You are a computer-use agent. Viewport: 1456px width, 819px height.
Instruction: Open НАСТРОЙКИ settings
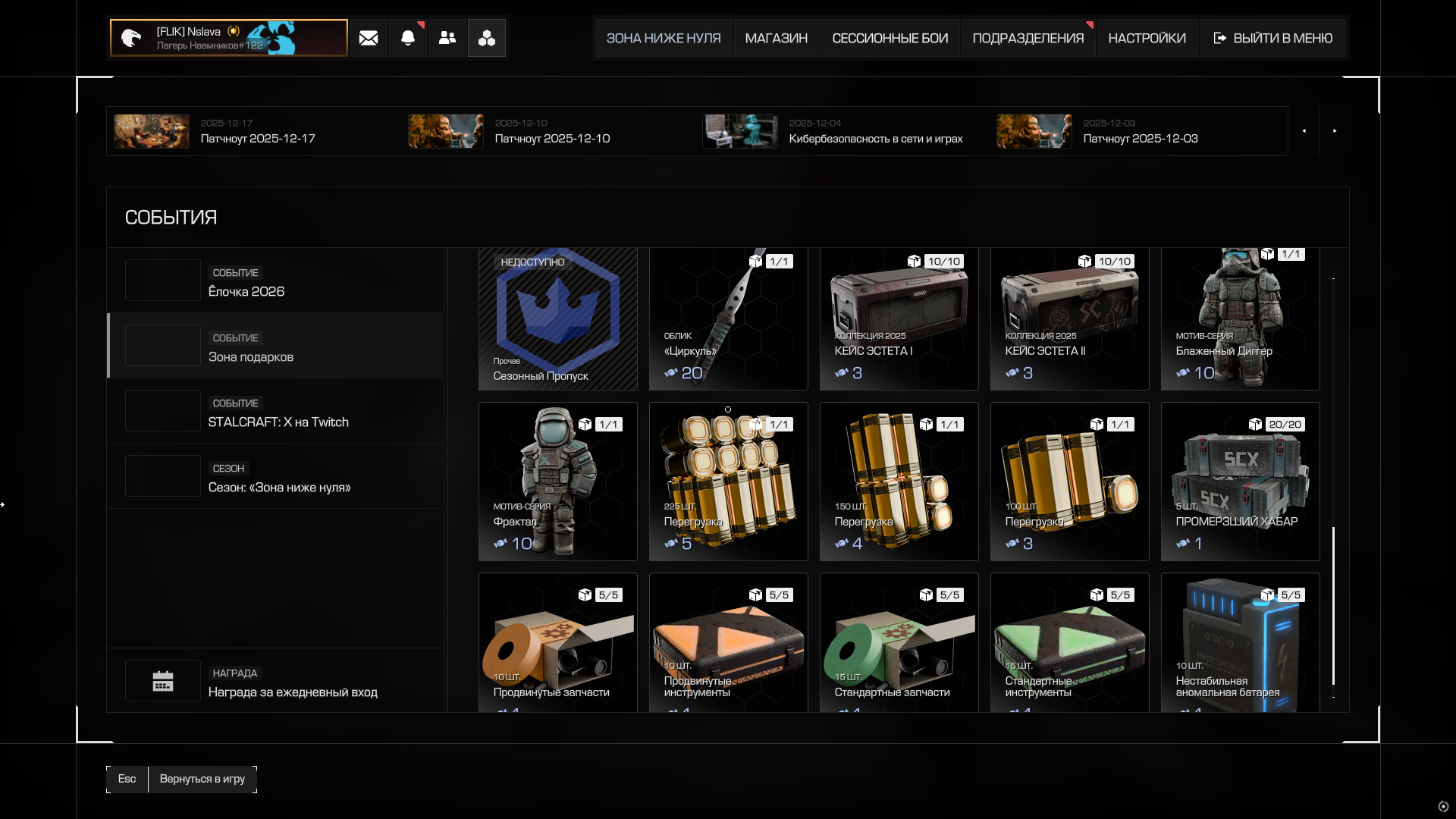point(1147,38)
